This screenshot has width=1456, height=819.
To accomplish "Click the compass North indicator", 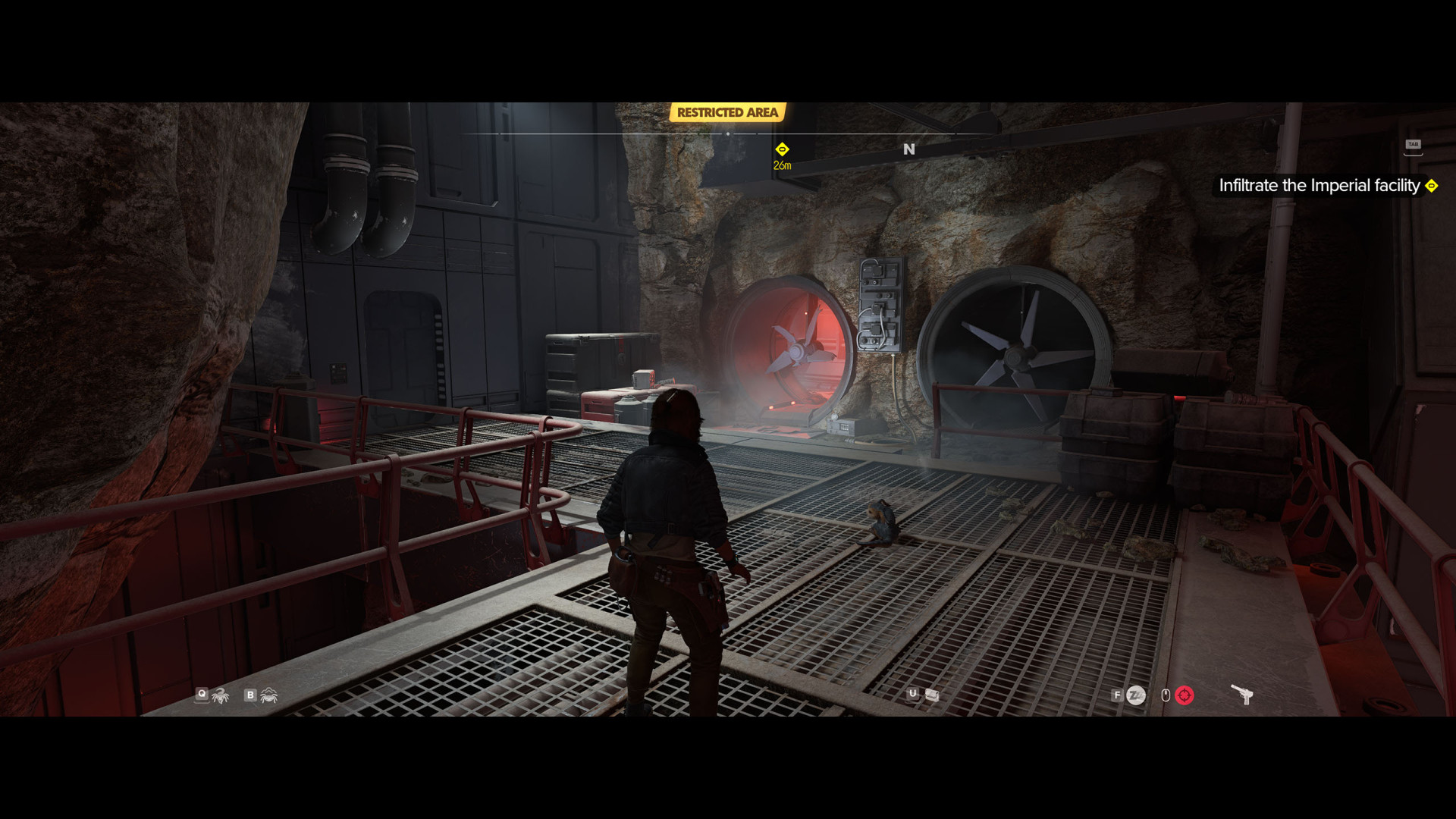I will point(909,149).
